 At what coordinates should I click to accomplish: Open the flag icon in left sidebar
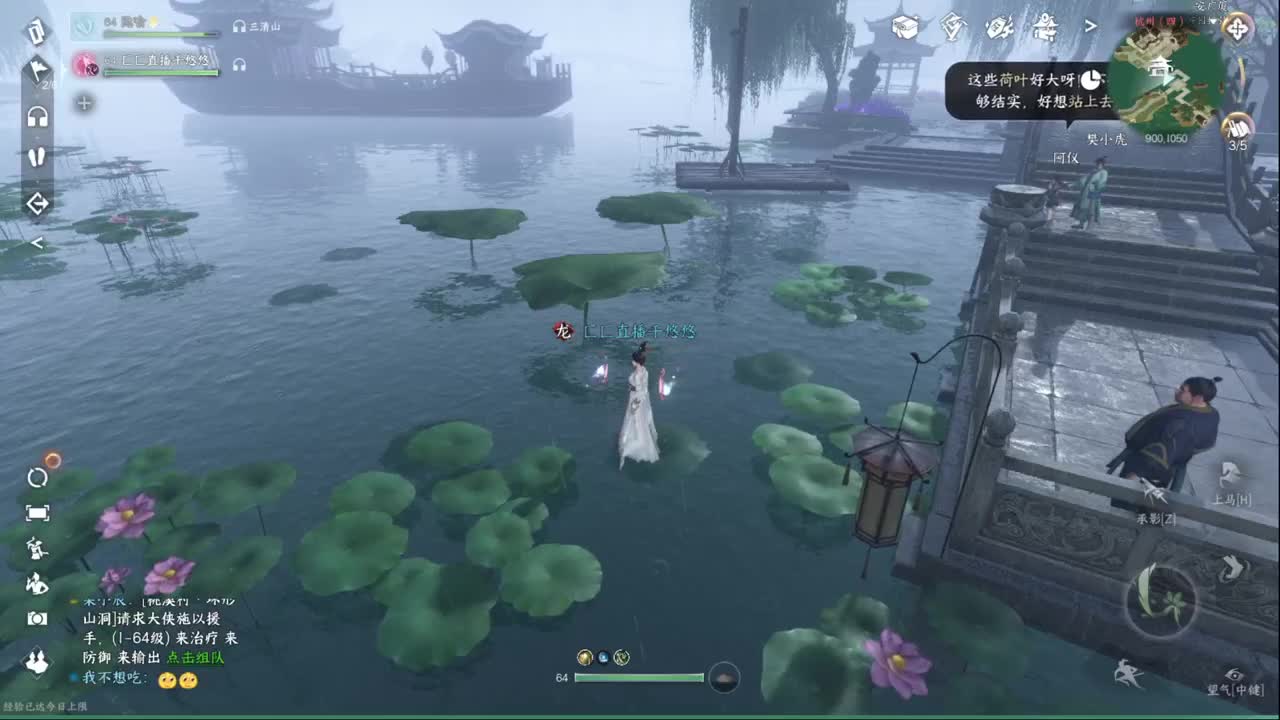(x=37, y=70)
